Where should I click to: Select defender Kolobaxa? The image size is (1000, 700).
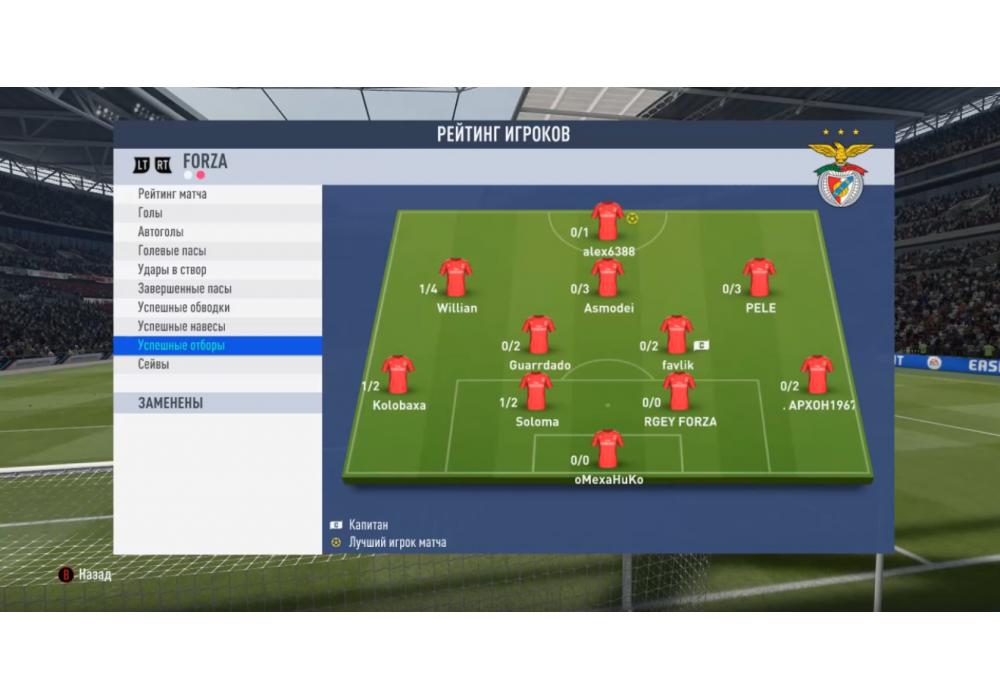(398, 374)
